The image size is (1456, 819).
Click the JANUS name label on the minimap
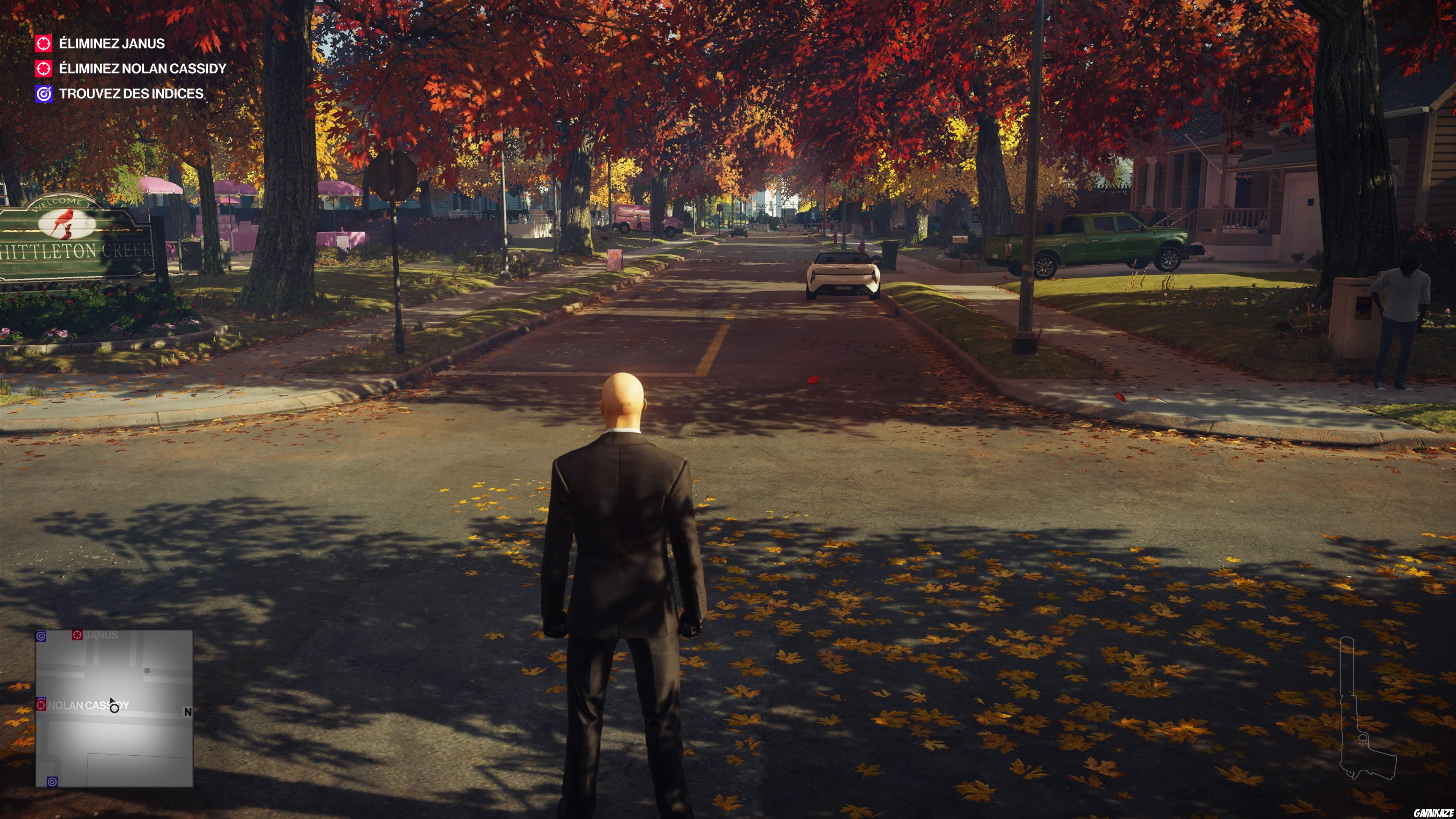(102, 635)
